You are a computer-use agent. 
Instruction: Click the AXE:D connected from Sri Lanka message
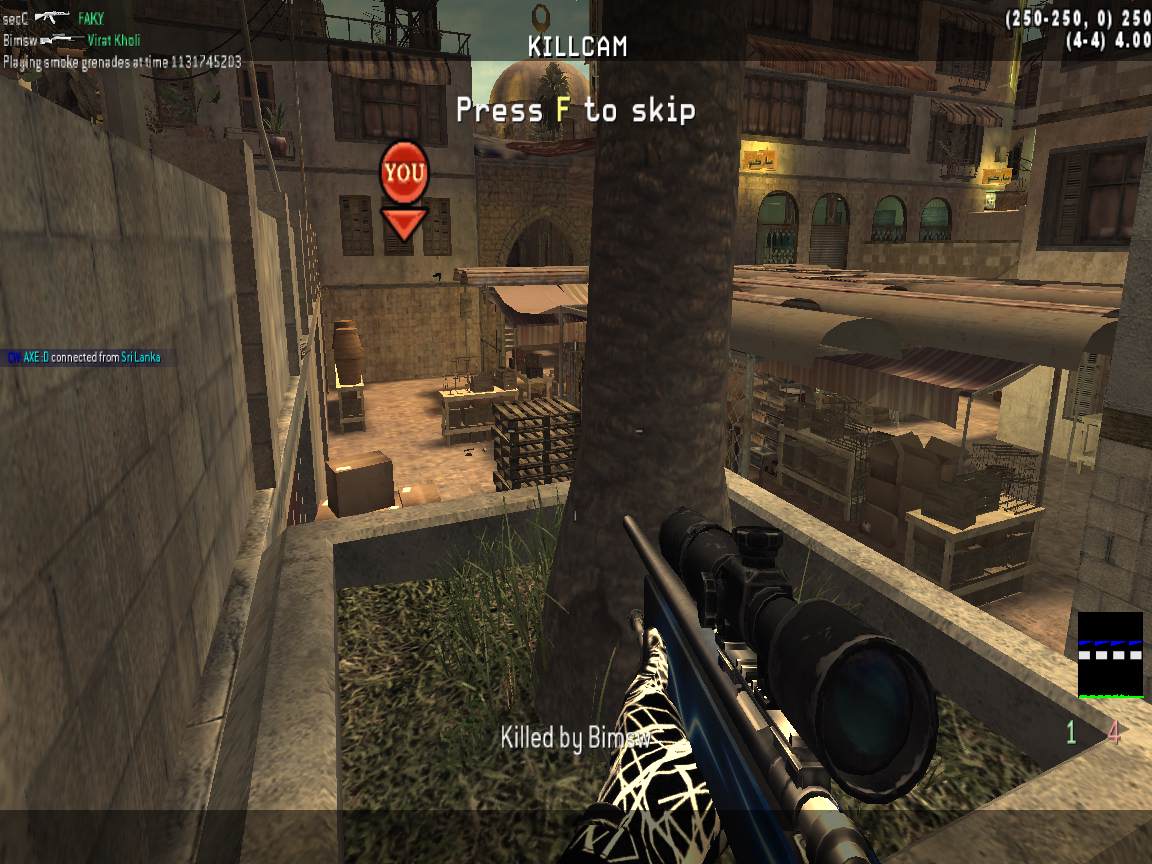84,357
